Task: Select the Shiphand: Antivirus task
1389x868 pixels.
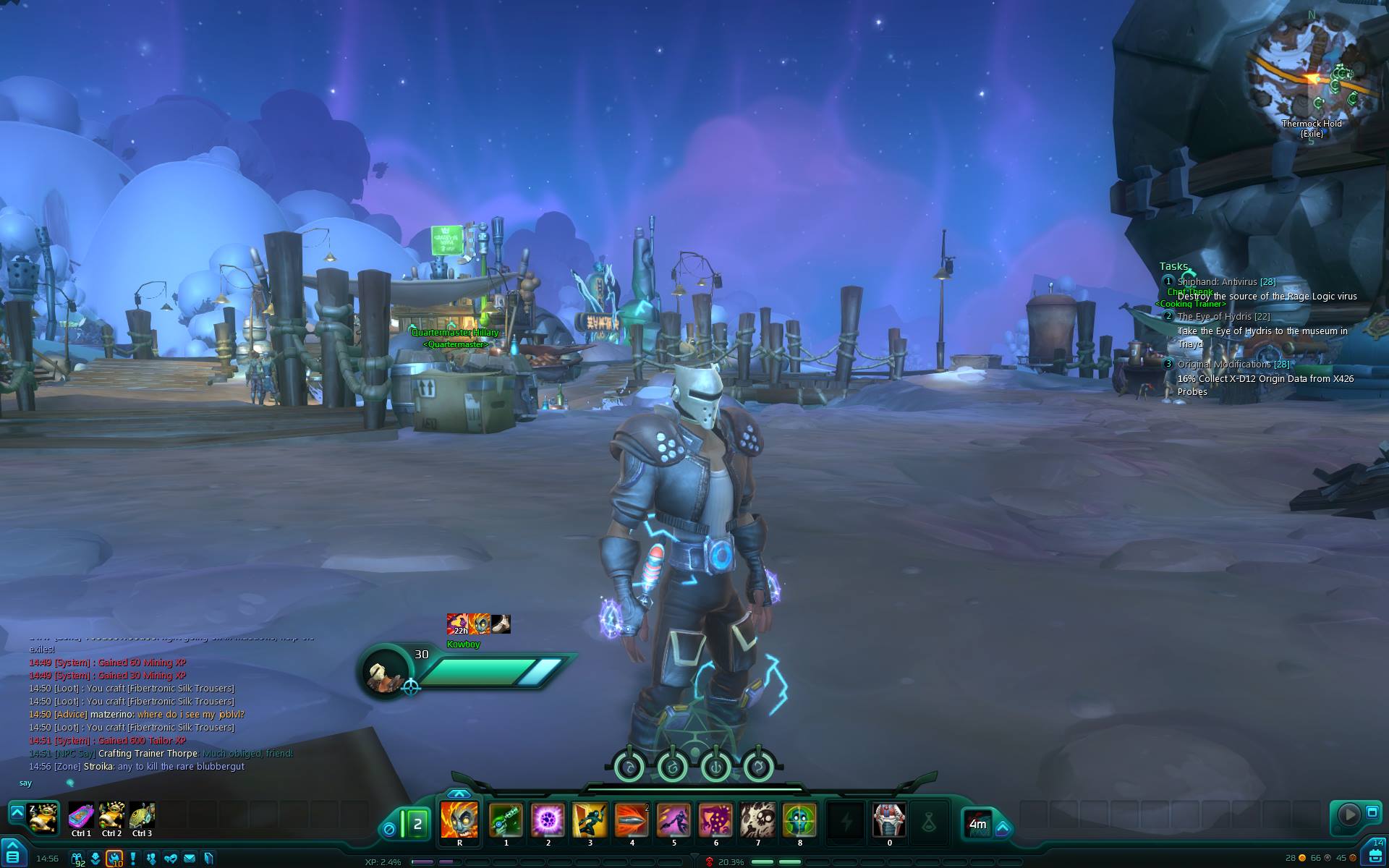Action: pyautogui.click(x=1226, y=282)
